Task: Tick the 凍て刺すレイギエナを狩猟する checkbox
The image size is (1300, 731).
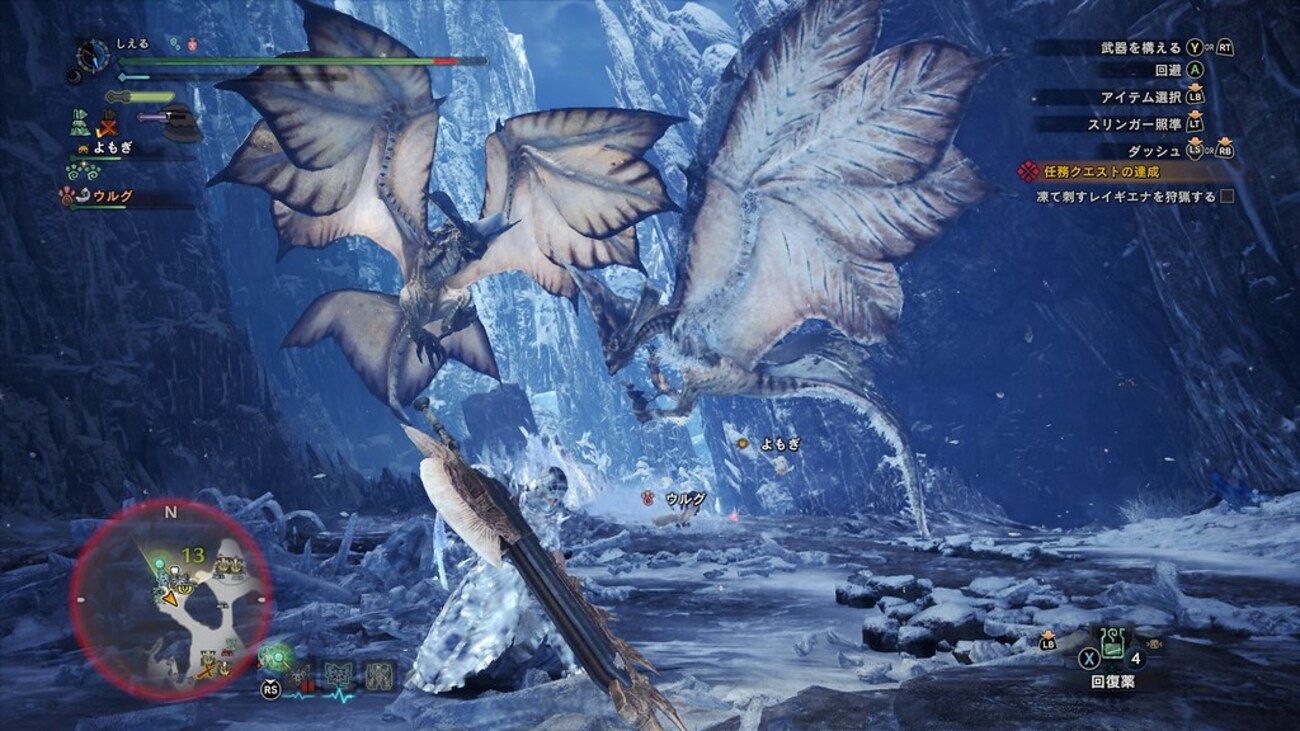Action: click(1227, 194)
